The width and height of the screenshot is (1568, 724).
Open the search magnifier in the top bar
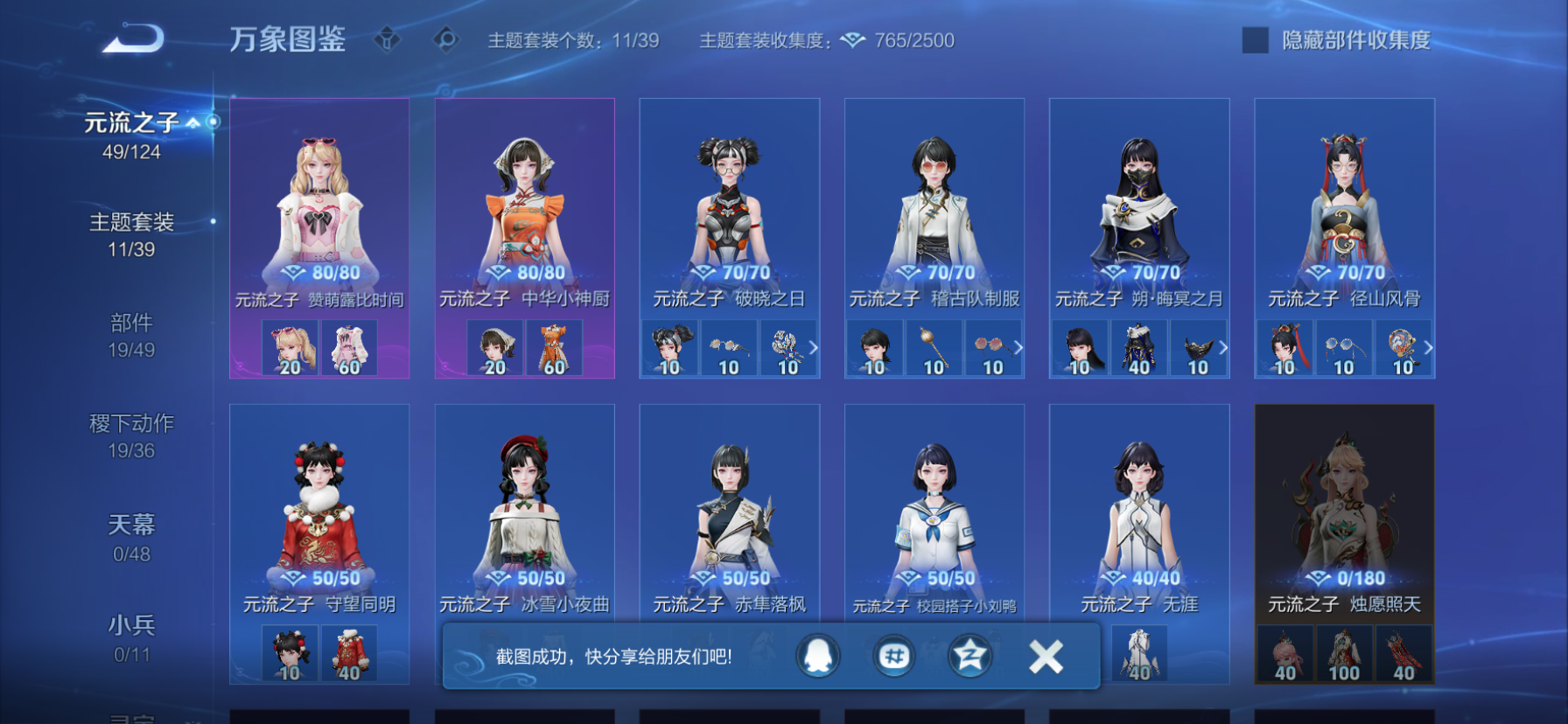(x=444, y=38)
